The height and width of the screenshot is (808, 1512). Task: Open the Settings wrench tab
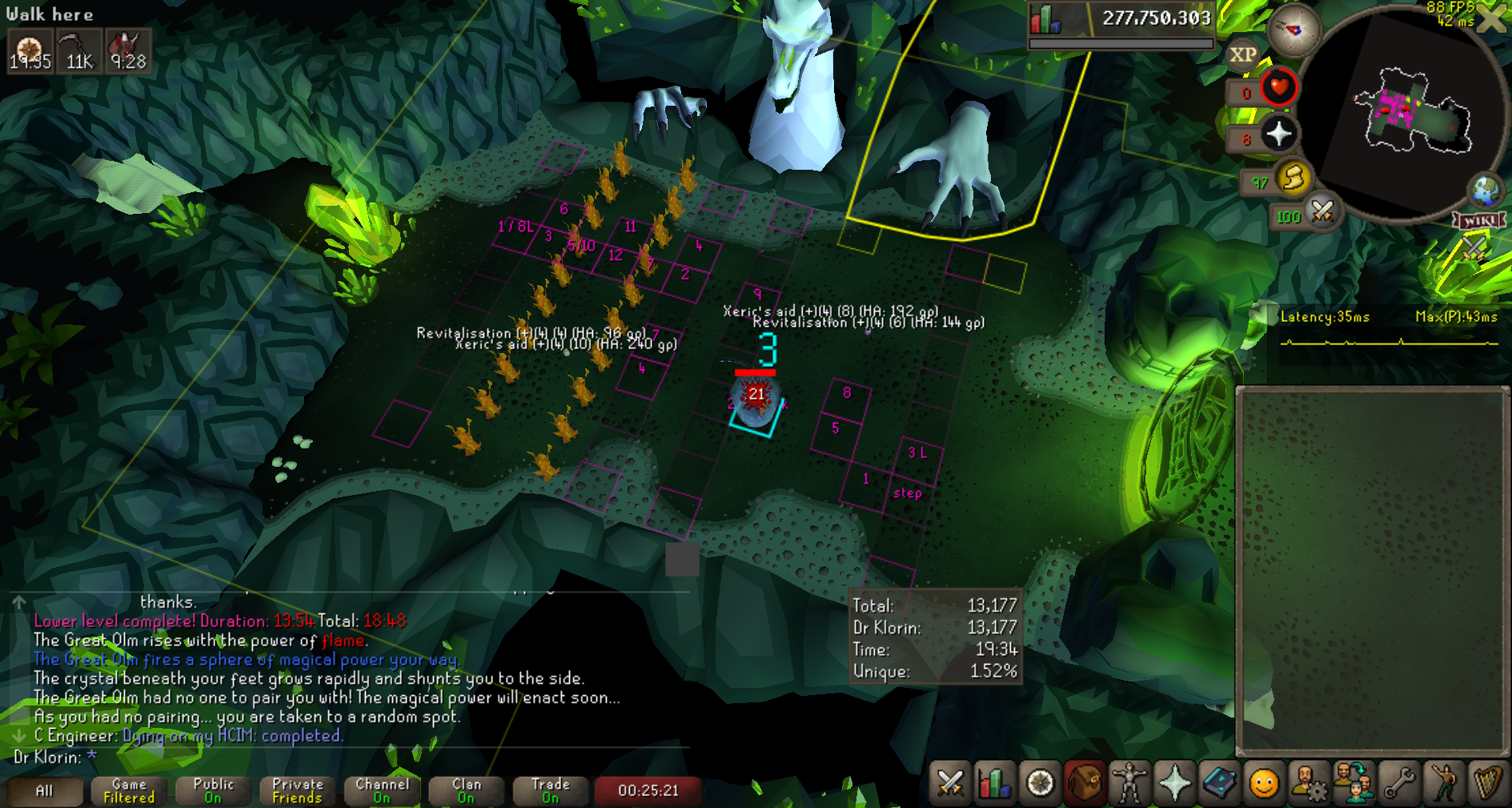pyautogui.click(x=1398, y=782)
